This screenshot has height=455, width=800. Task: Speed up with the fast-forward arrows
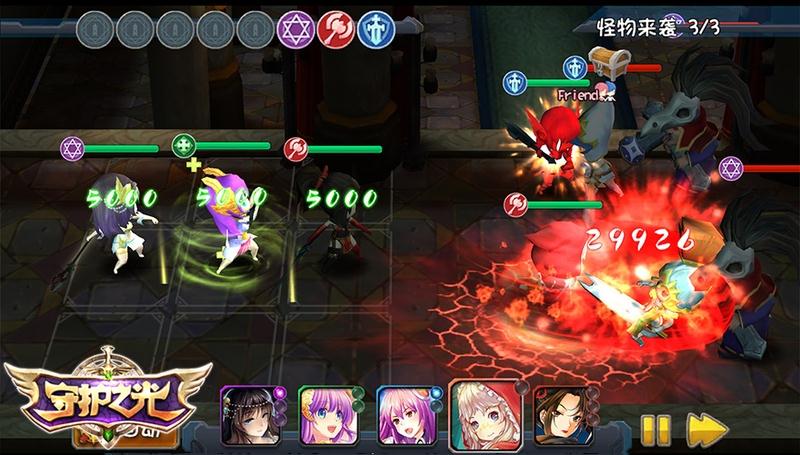707,428
